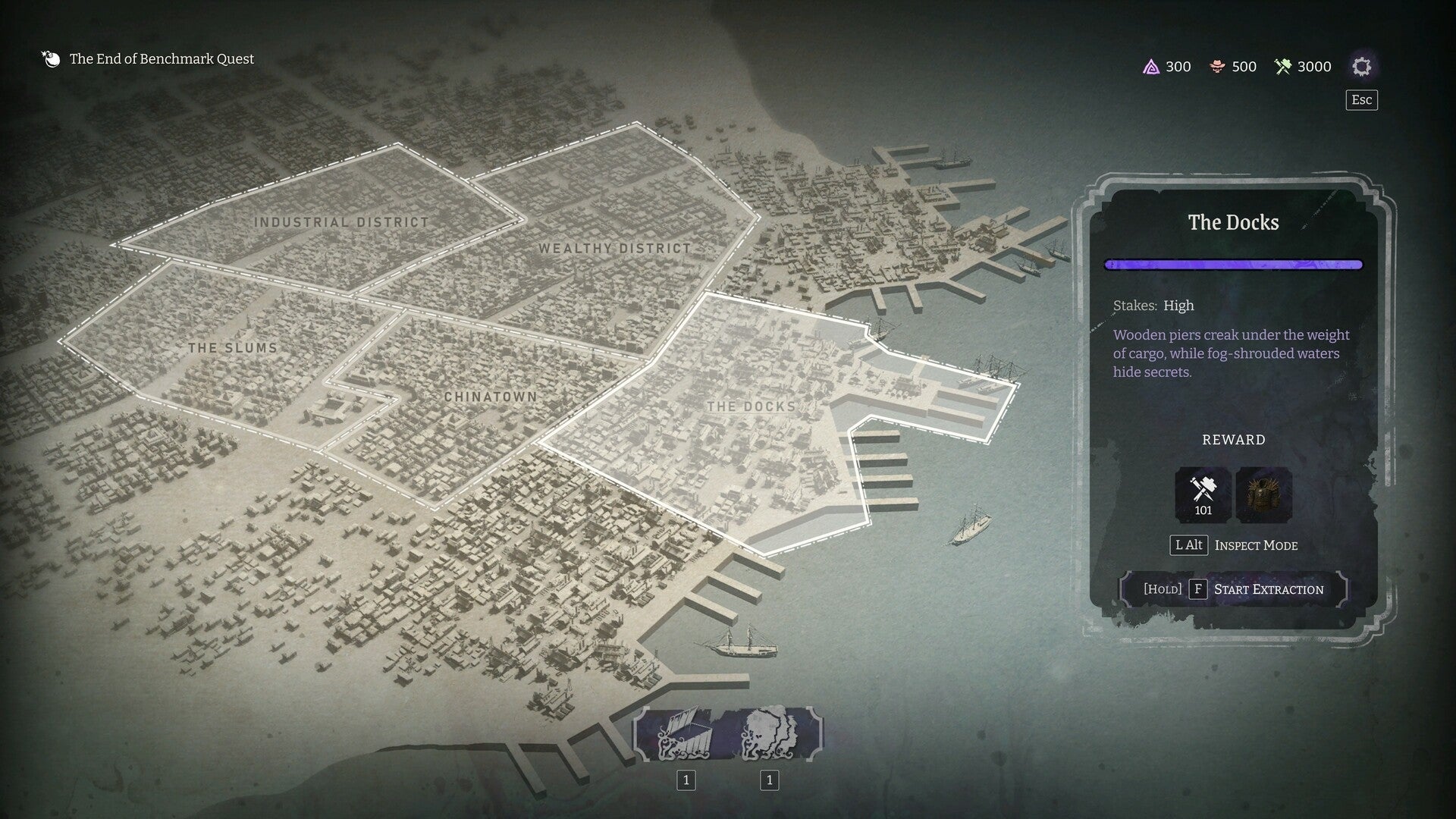Select the Chinatown district on the map
Viewport: 1456px width, 819px height.
(491, 397)
